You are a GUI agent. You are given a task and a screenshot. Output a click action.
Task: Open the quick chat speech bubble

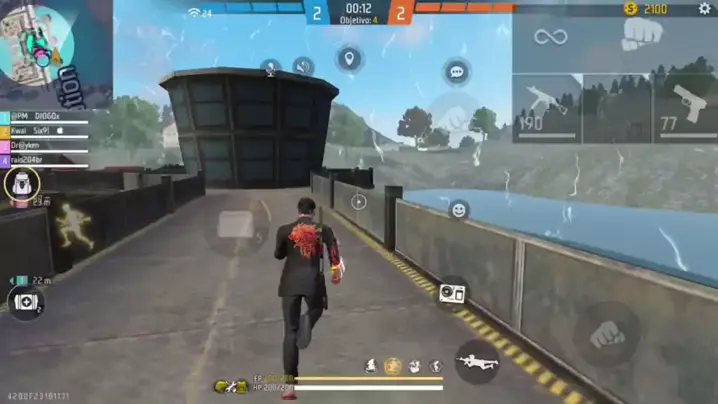(x=457, y=72)
